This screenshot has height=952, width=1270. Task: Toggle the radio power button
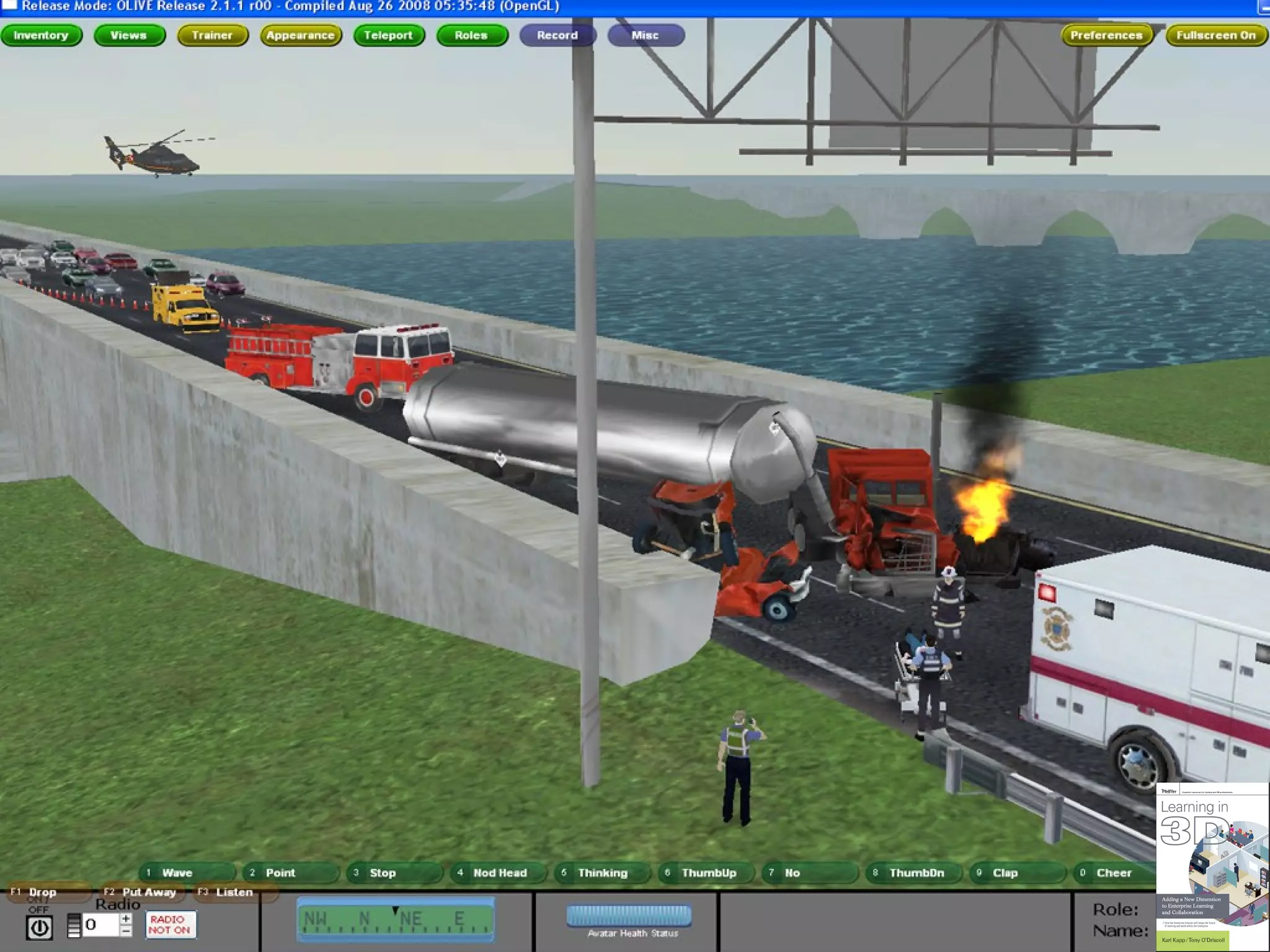40,928
